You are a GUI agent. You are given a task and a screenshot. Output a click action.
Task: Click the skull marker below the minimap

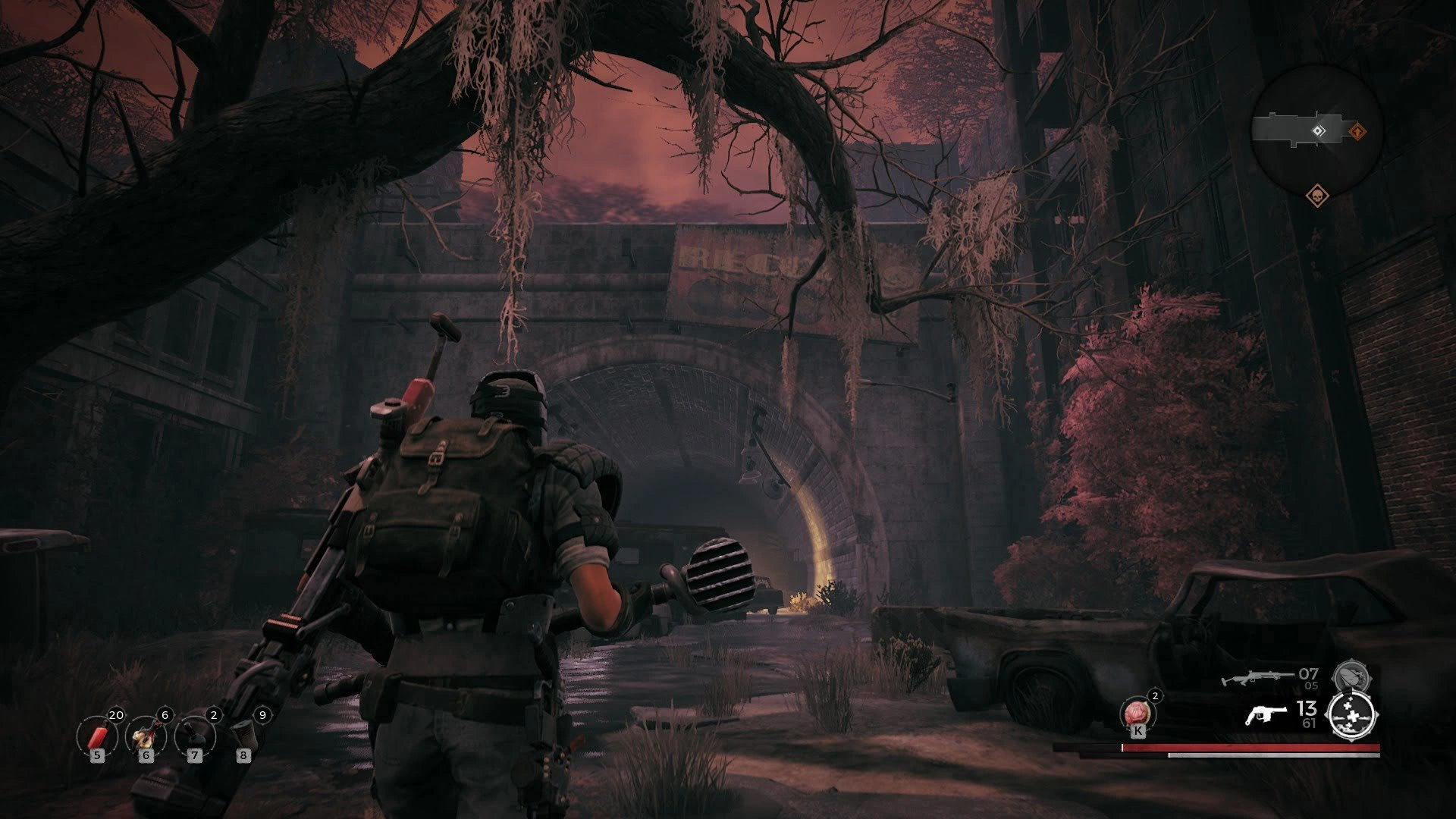(1317, 197)
